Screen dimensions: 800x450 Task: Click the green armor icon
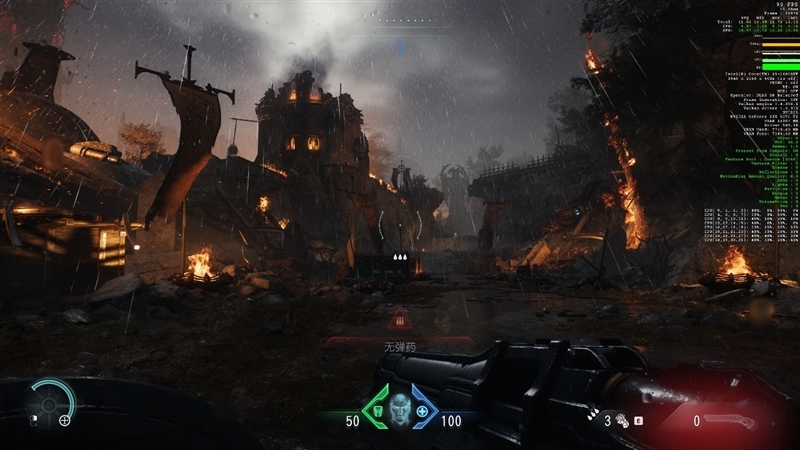click(x=378, y=411)
